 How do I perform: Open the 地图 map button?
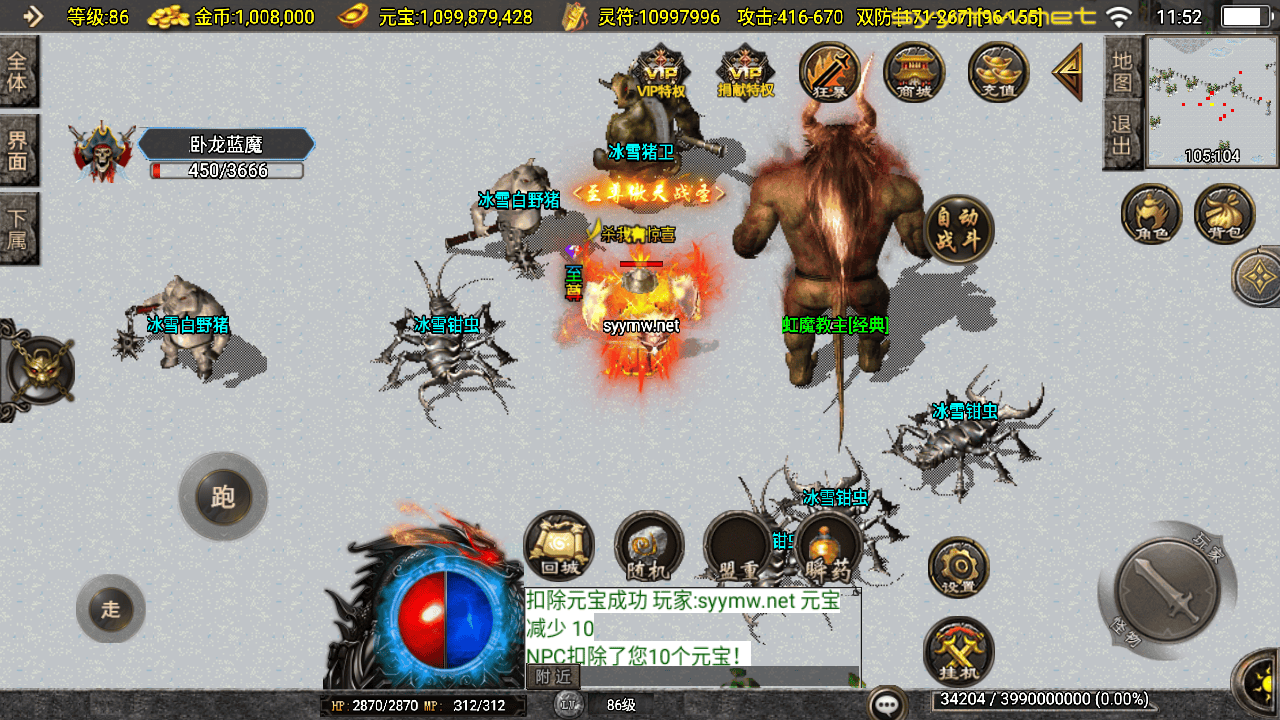pos(1122,69)
